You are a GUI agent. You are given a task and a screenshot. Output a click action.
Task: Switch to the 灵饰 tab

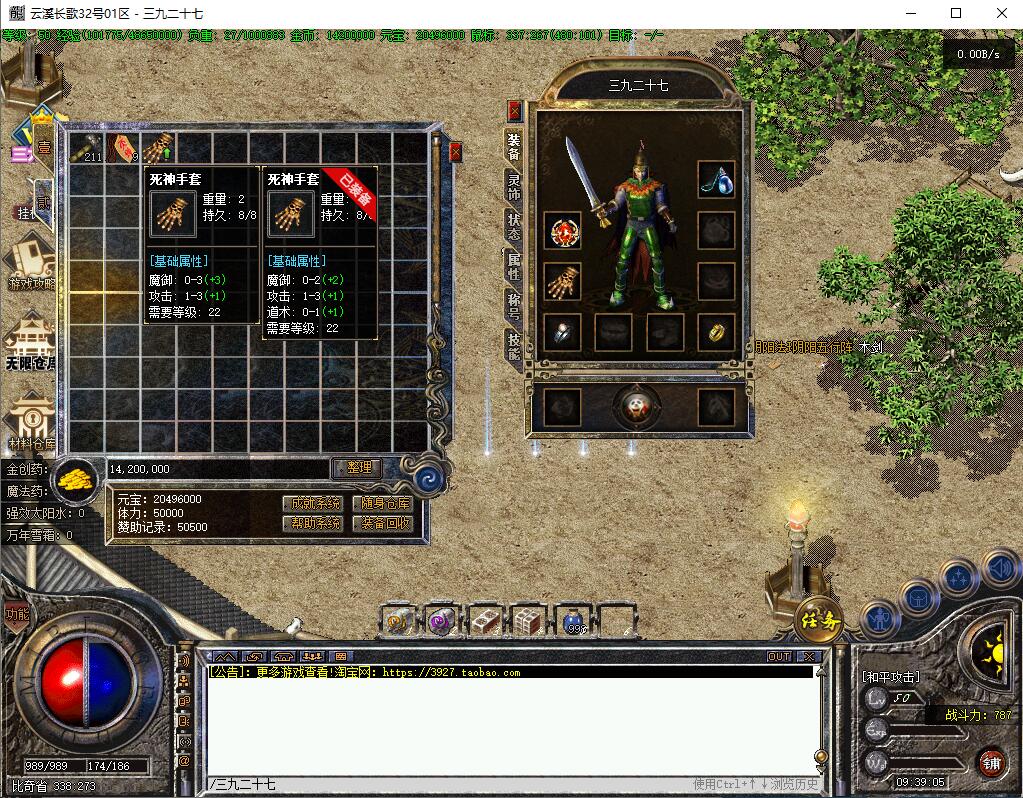coord(514,186)
